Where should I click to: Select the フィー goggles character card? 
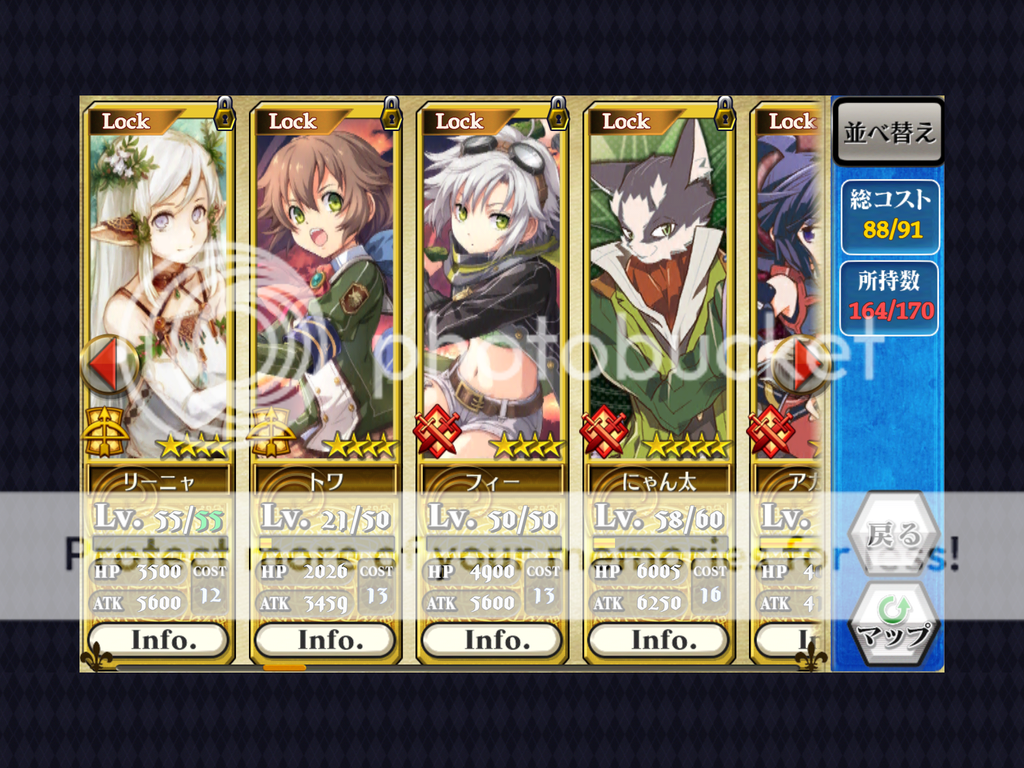click(x=492, y=290)
